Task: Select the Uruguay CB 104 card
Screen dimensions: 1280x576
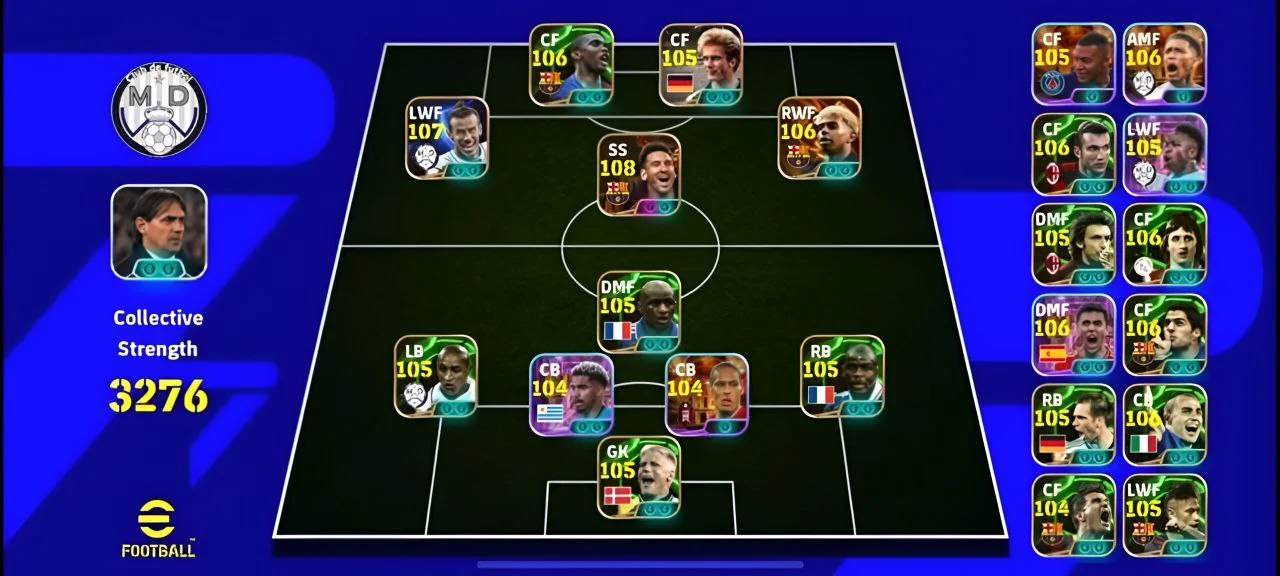Action: pyautogui.click(x=571, y=394)
